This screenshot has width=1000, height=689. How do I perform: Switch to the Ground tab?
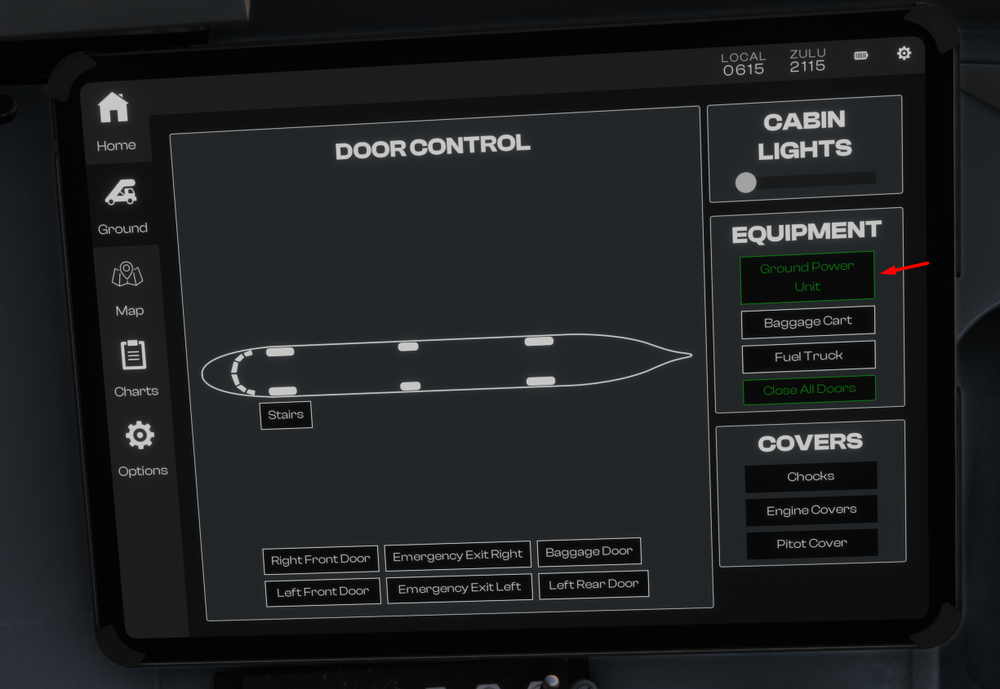coord(122,205)
